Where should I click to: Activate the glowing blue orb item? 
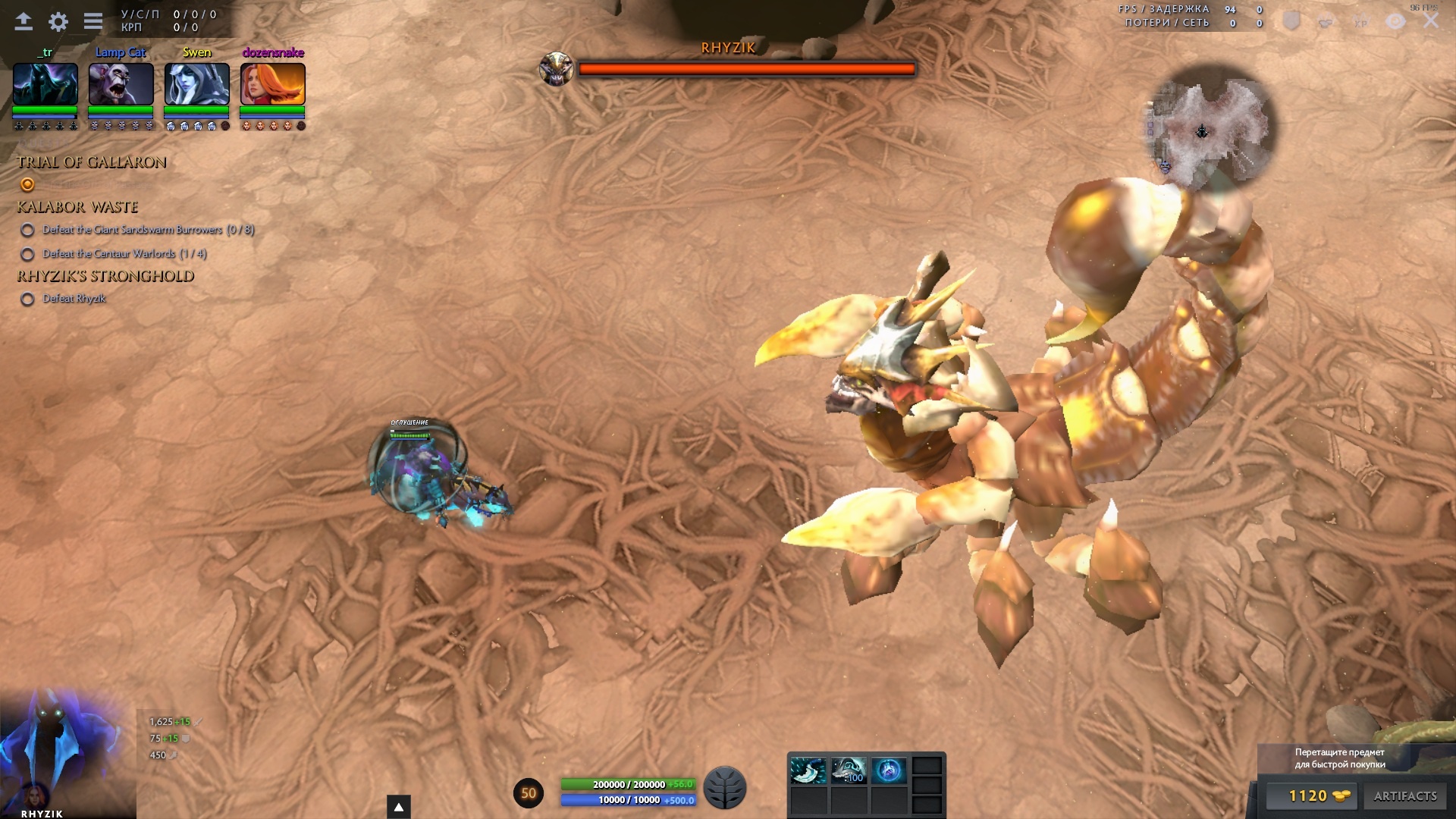pyautogui.click(x=889, y=770)
